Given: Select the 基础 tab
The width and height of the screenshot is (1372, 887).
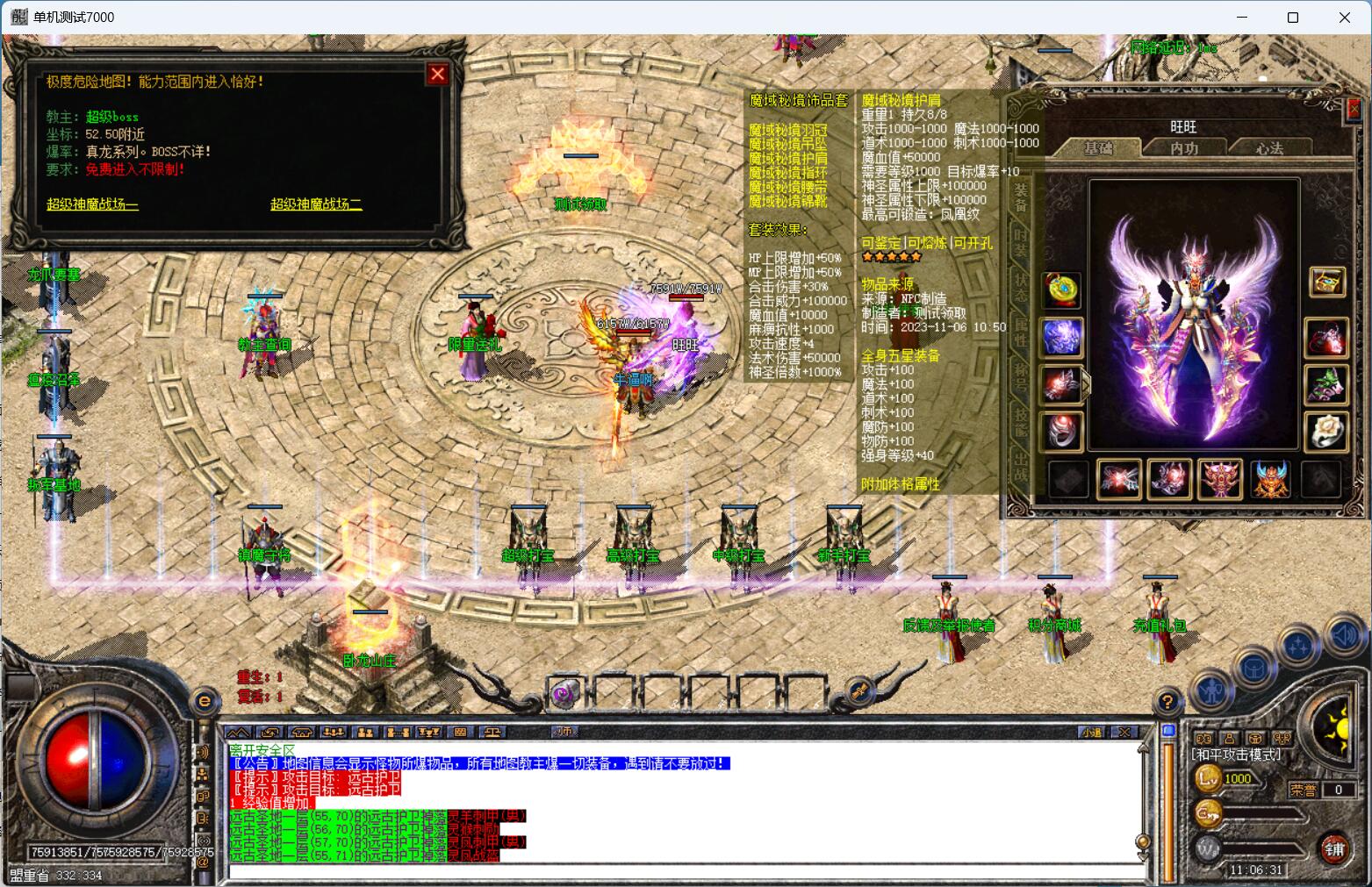Looking at the screenshot, I should [1098, 148].
